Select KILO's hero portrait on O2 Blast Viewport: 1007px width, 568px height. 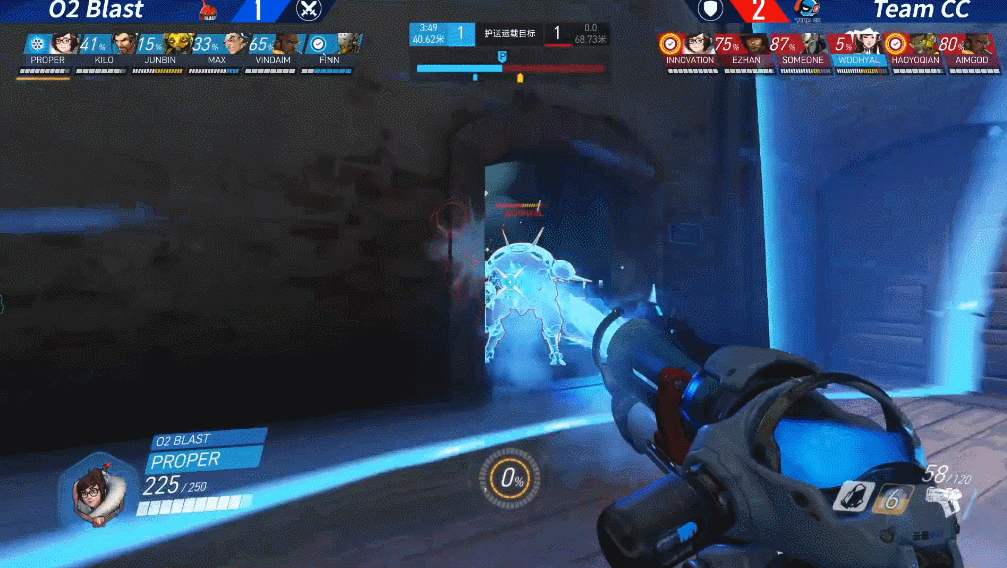click(x=123, y=44)
